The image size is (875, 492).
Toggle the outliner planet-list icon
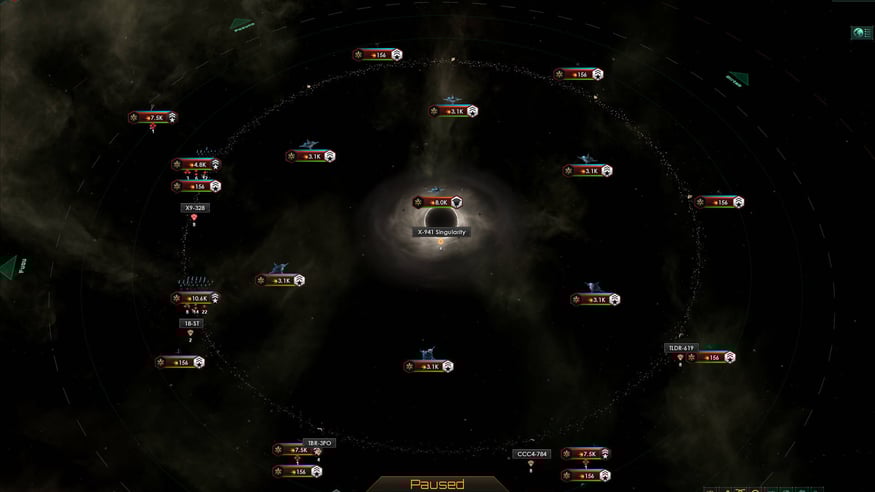[860, 33]
